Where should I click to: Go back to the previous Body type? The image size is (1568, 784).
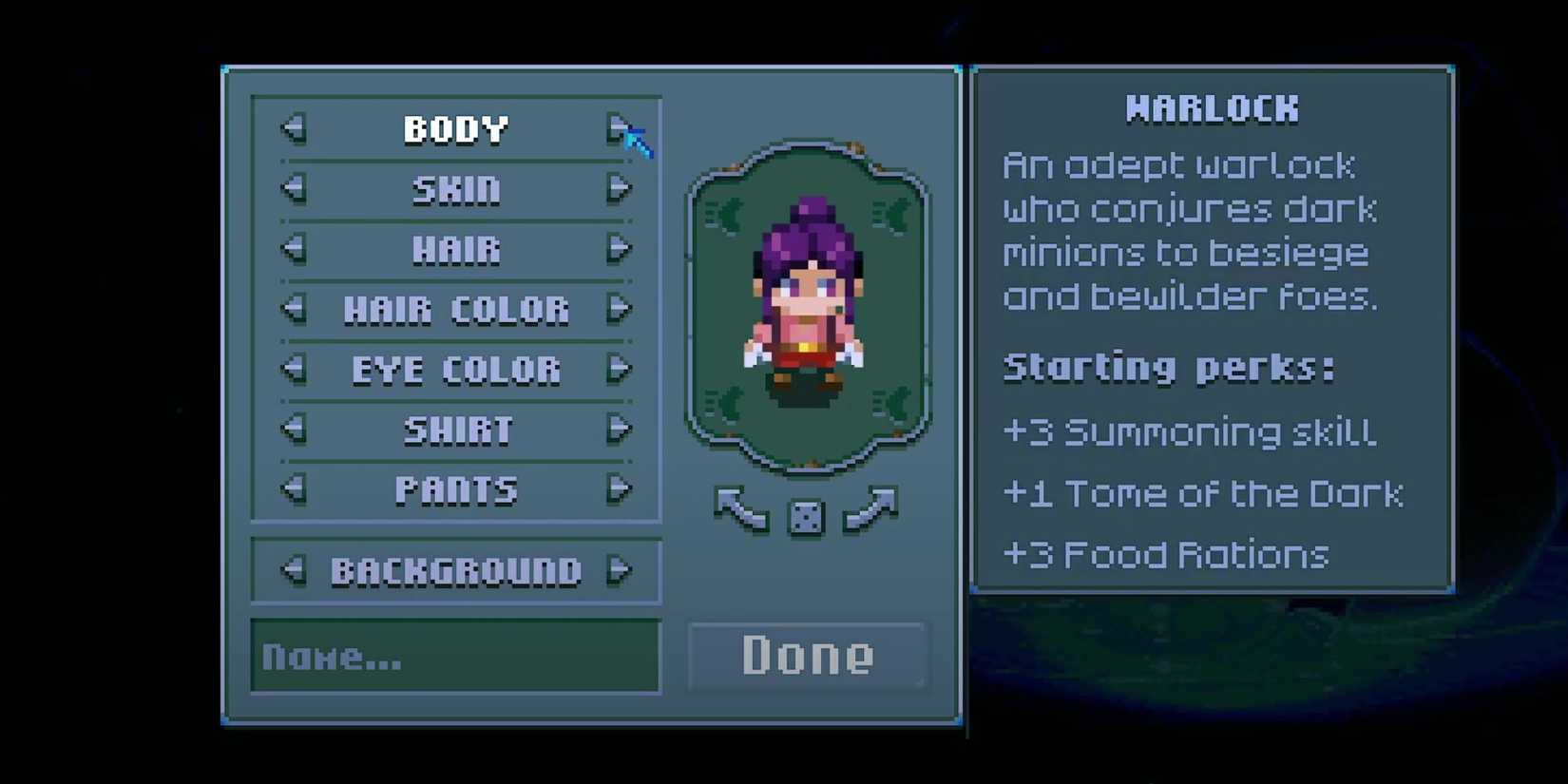(295, 128)
